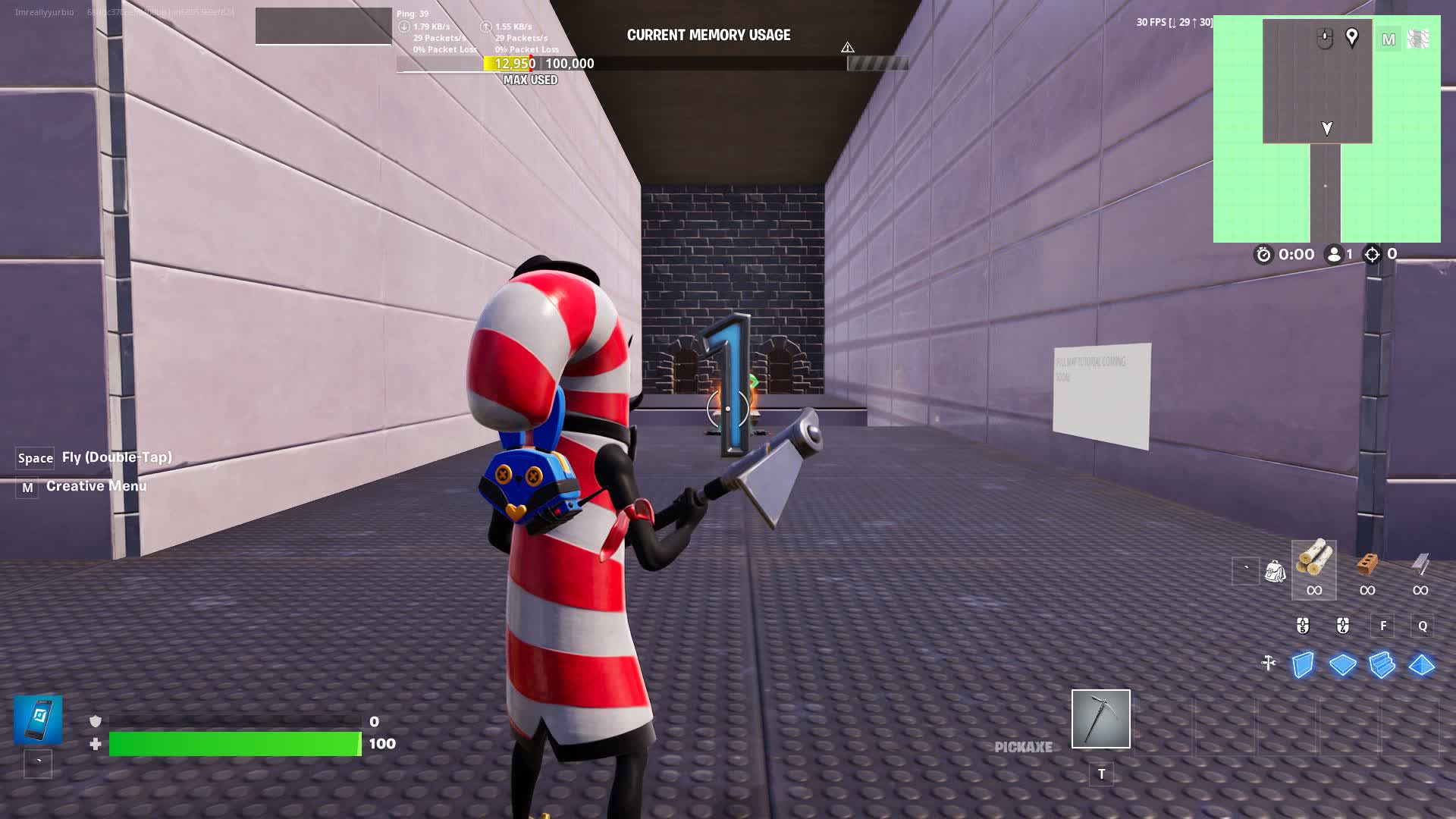Open the topographic map thumbnail icon
Viewport: 1456px width, 819px height.
[1417, 39]
